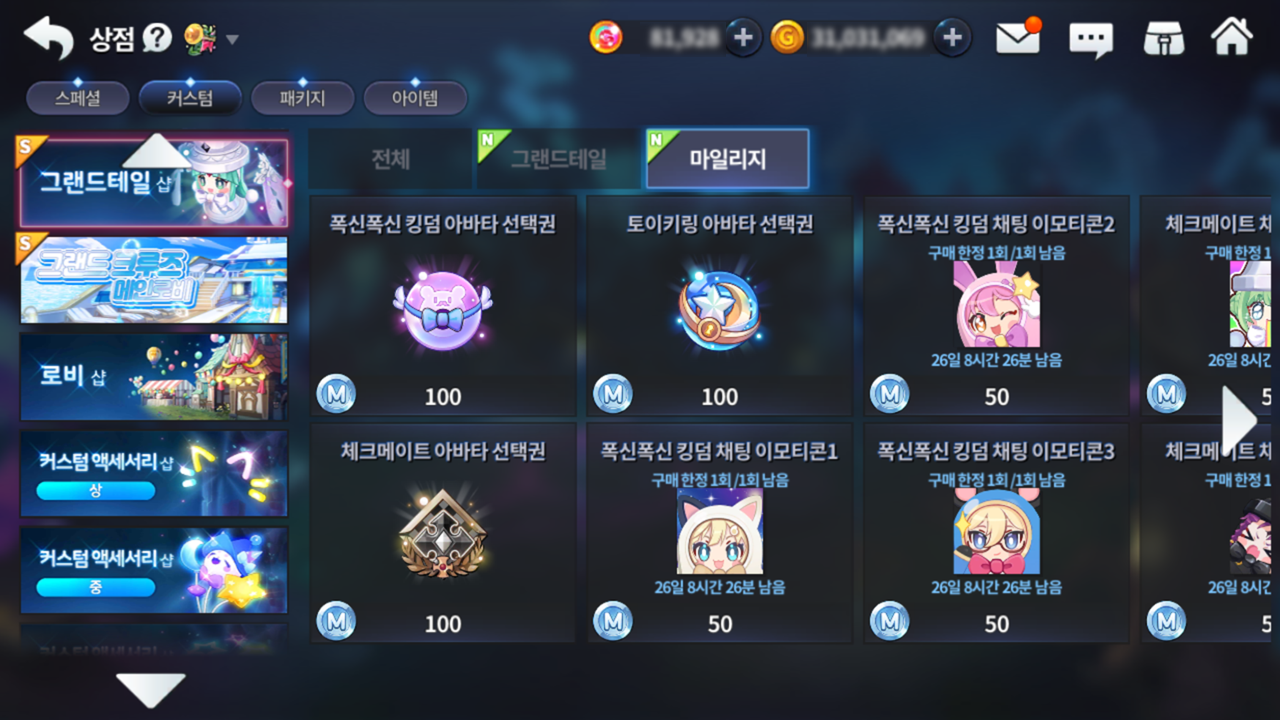1280x720 pixels.
Task: Switch to the 아이템 tab
Action: tap(415, 97)
